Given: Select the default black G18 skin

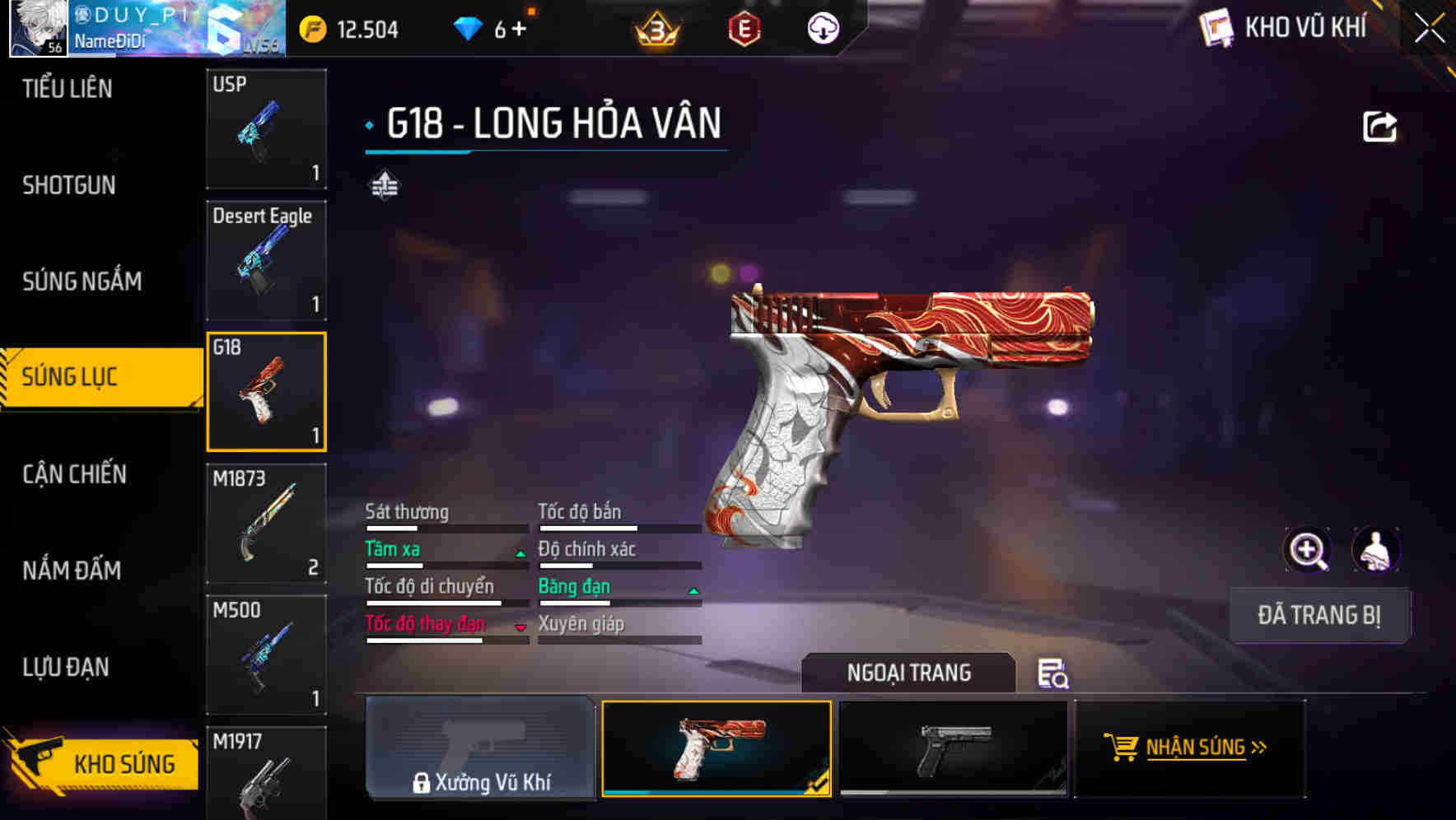Looking at the screenshot, I should pyautogui.click(x=953, y=748).
